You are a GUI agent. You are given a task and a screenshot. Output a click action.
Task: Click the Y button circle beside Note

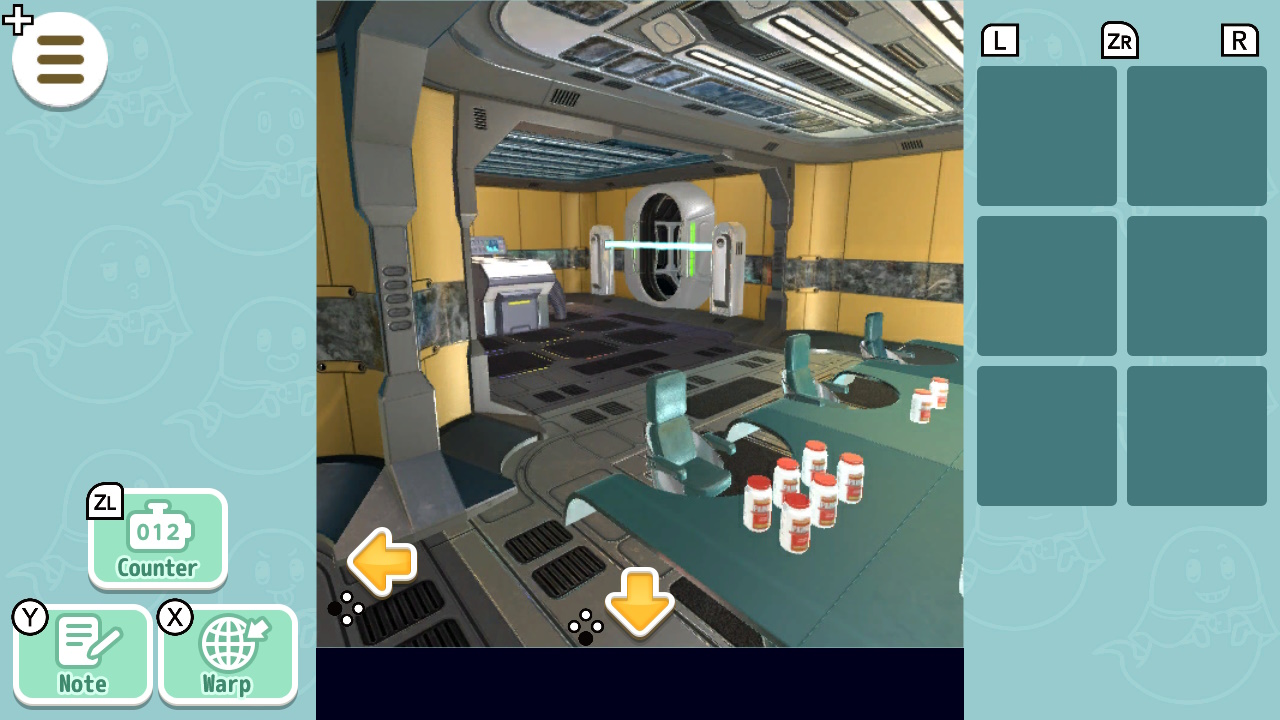point(30,618)
